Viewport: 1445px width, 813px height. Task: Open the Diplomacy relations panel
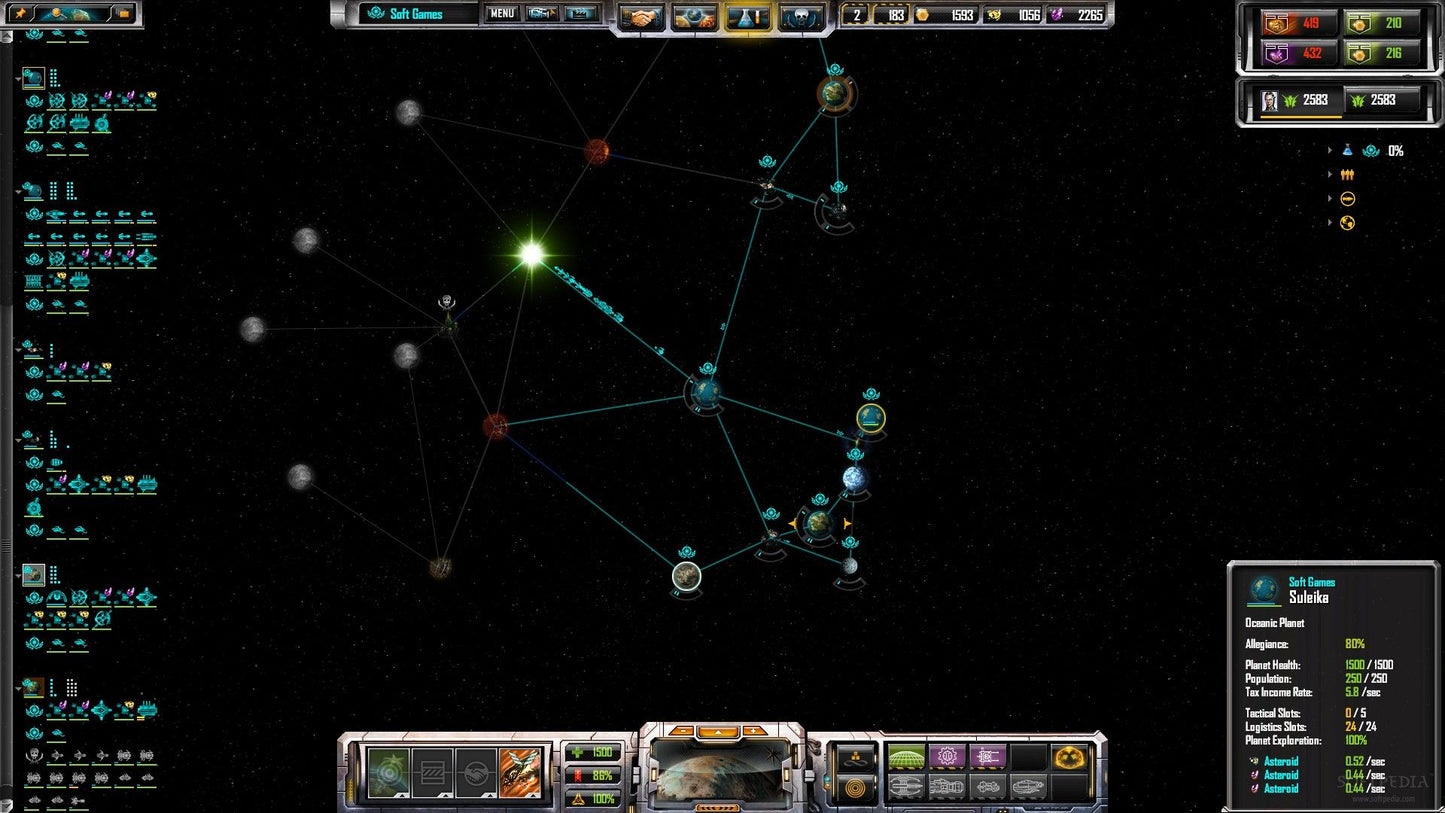click(641, 15)
